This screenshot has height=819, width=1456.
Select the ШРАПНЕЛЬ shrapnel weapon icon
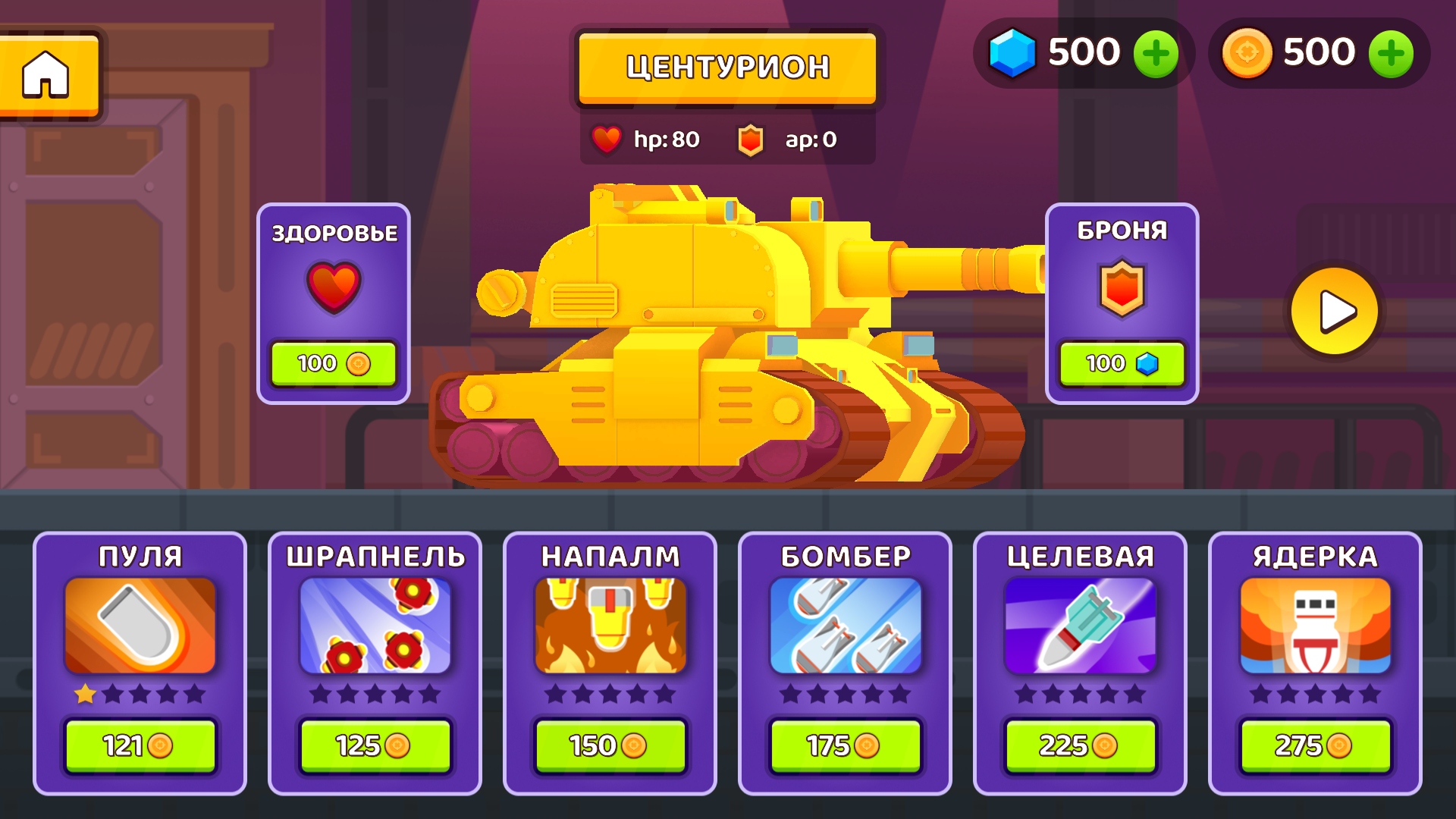(375, 626)
